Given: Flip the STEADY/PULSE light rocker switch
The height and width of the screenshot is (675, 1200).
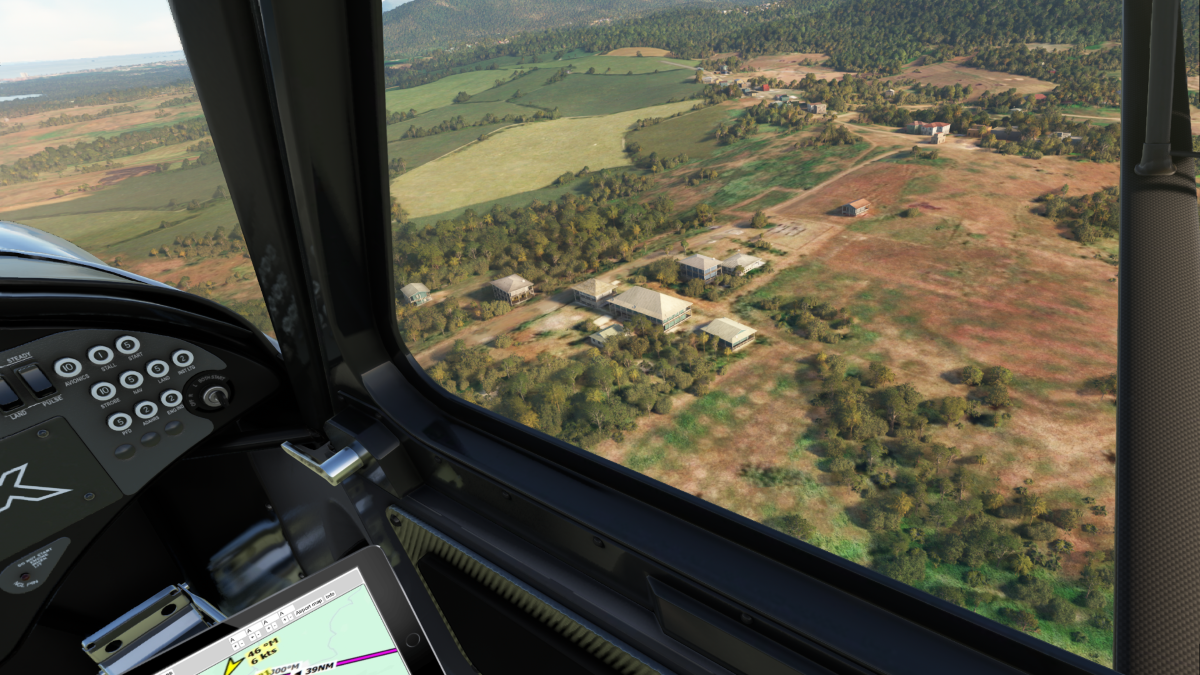Looking at the screenshot, I should pyautogui.click(x=36, y=380).
